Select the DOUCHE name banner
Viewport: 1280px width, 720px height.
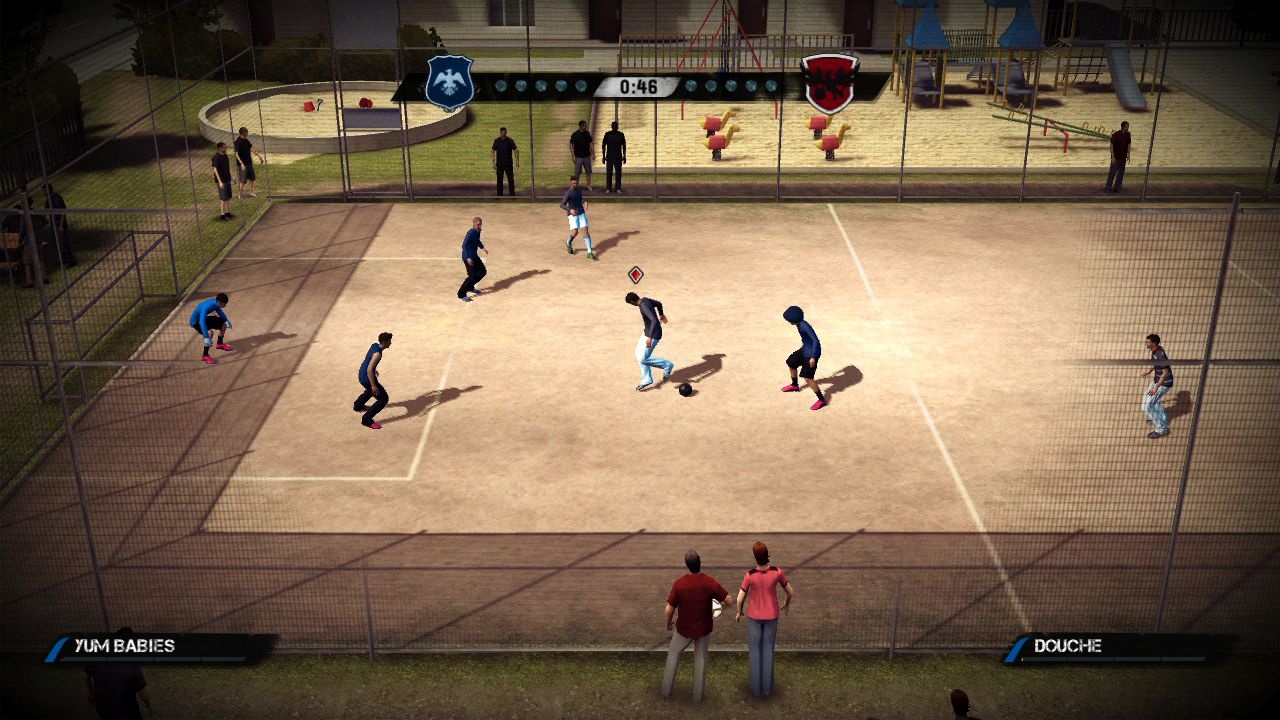pos(1070,646)
